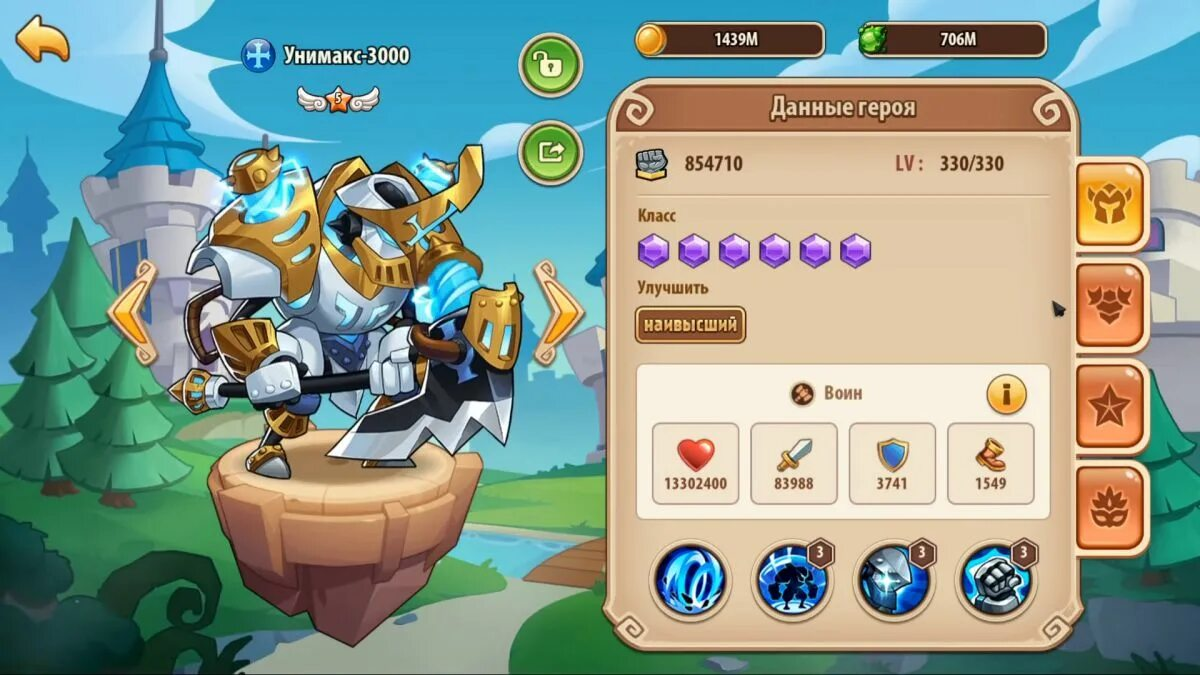Select the sword attack stat

(793, 463)
